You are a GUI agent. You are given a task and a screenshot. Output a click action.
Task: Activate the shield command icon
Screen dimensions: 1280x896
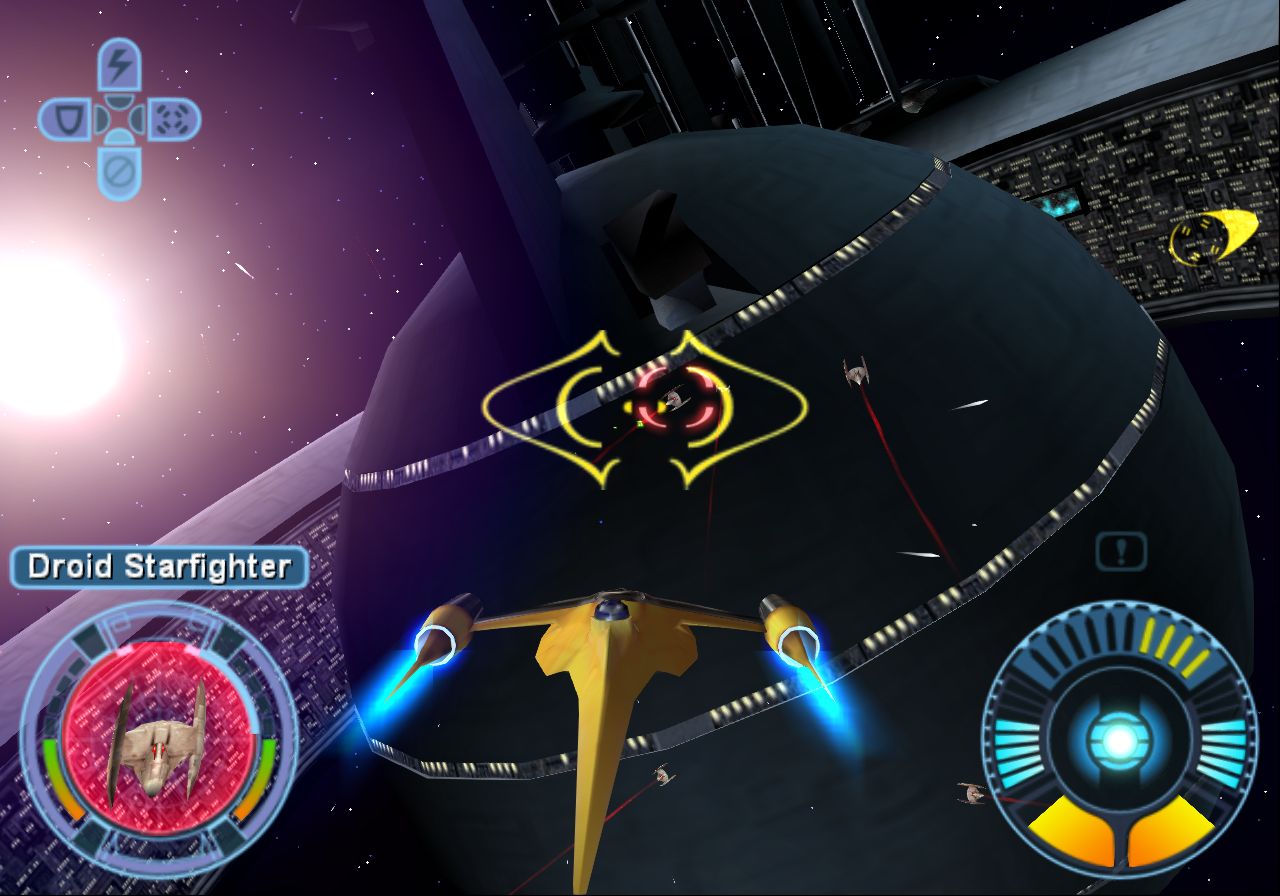[65, 121]
